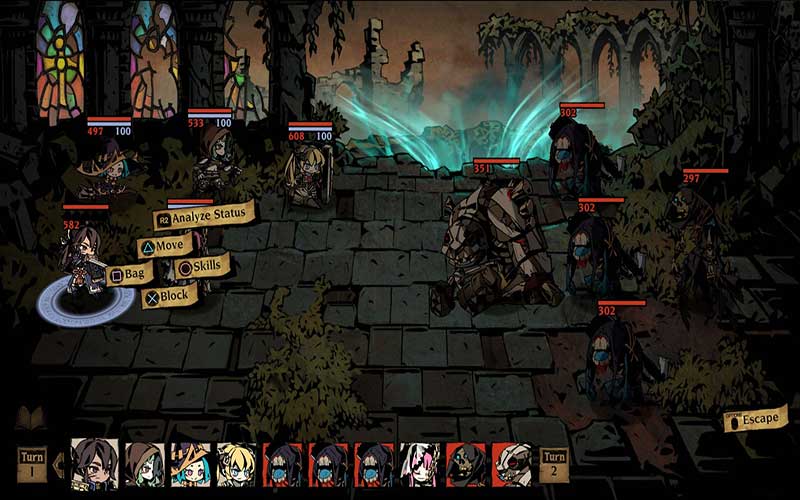Select the blonde girl turn portrait
This screenshot has height=500, width=800.
coord(236,465)
